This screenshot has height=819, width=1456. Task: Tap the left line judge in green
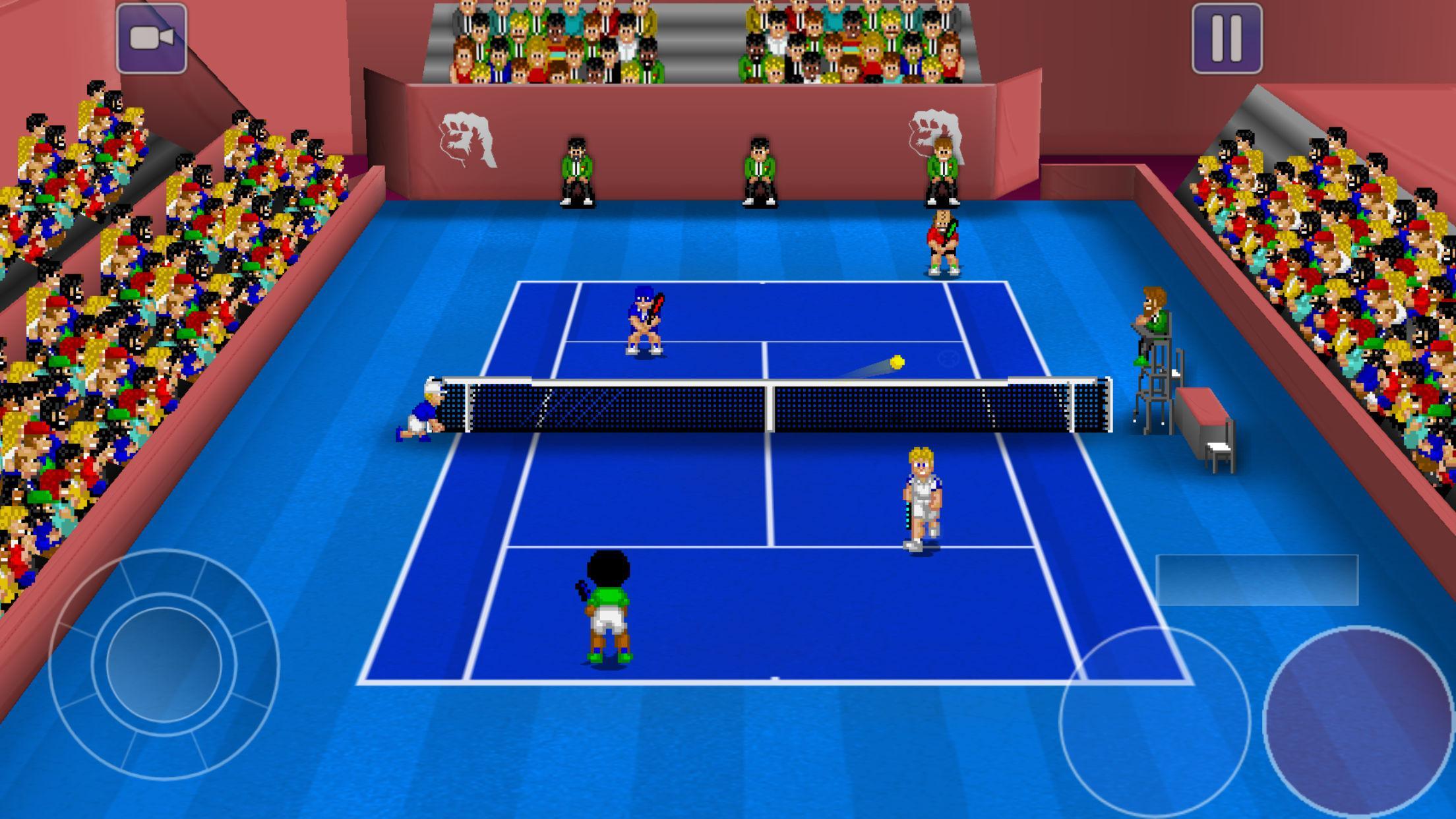click(576, 165)
